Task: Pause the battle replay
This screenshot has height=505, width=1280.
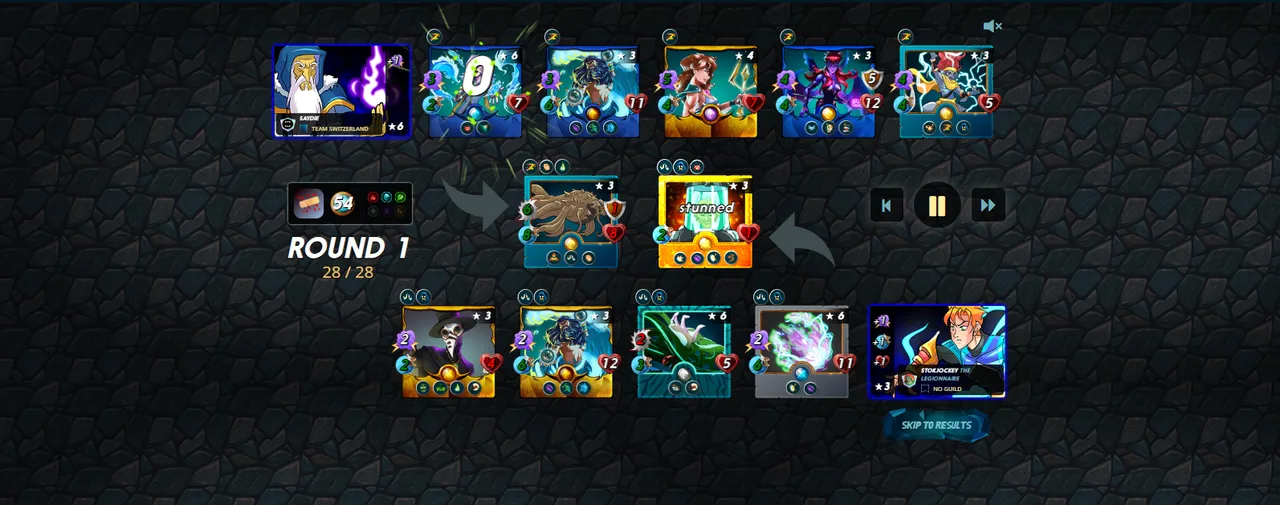Action: tap(937, 206)
